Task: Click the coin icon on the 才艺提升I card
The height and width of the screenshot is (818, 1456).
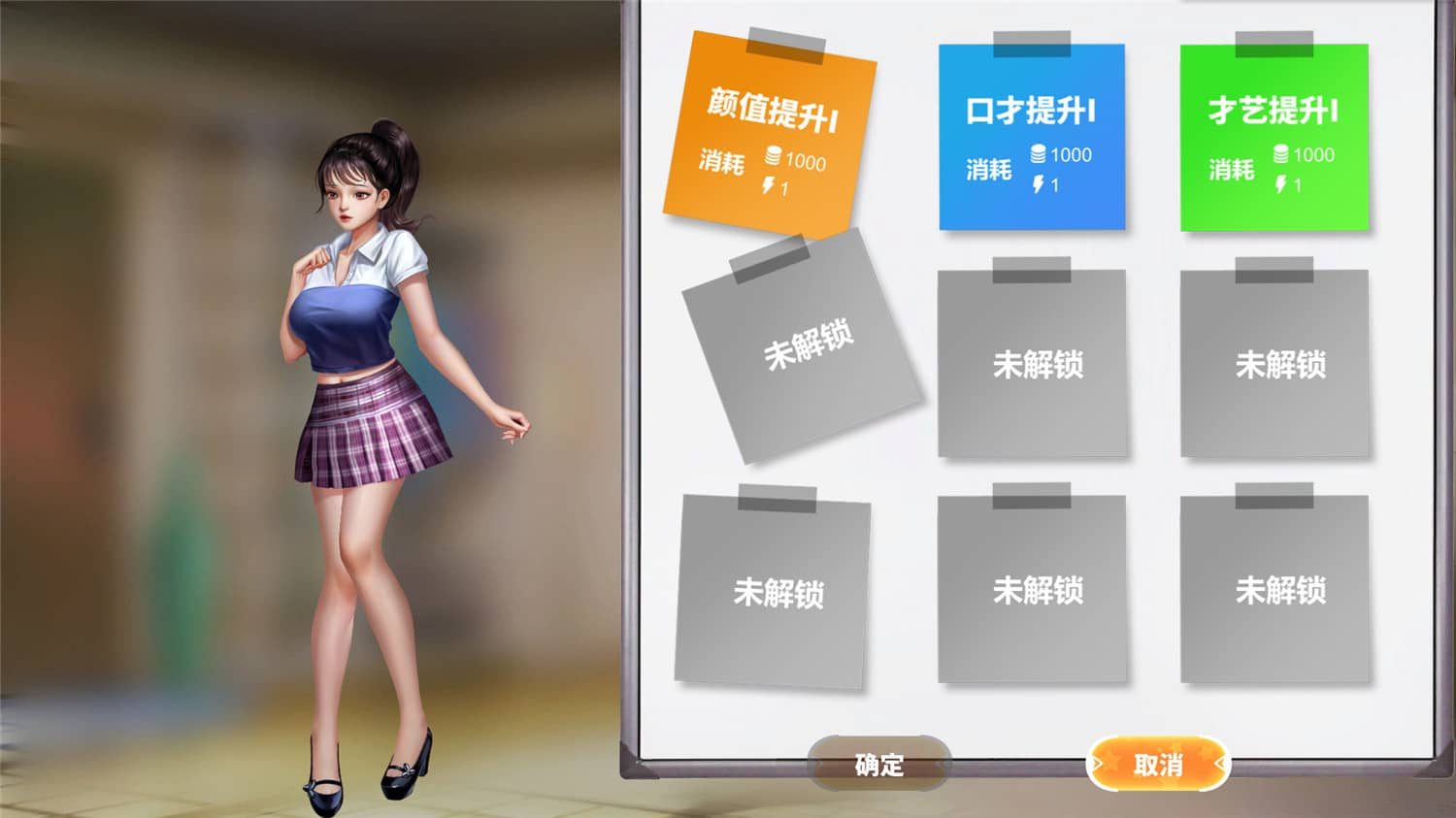Action: 1279,154
